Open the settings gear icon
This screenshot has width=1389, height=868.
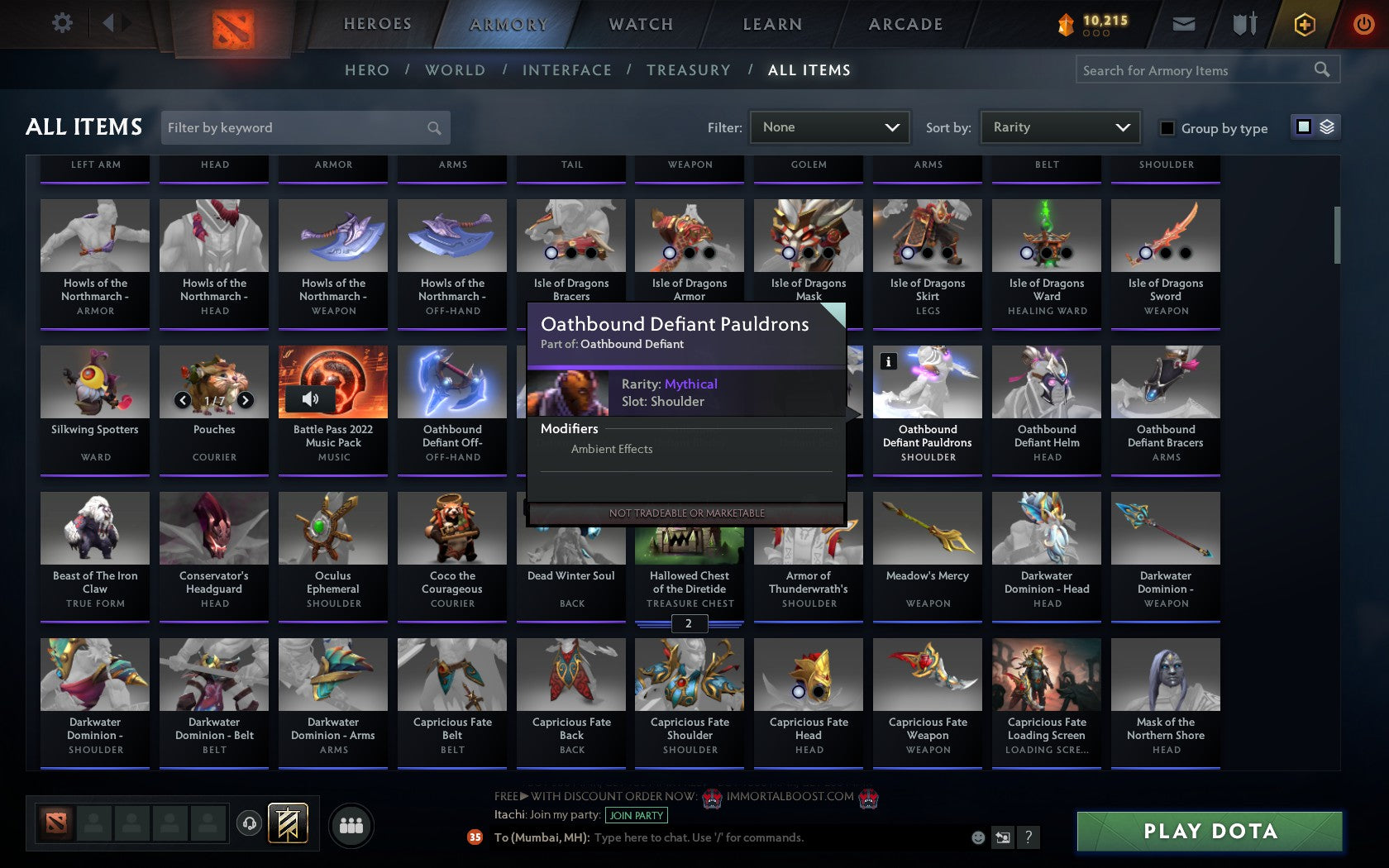coord(60,23)
